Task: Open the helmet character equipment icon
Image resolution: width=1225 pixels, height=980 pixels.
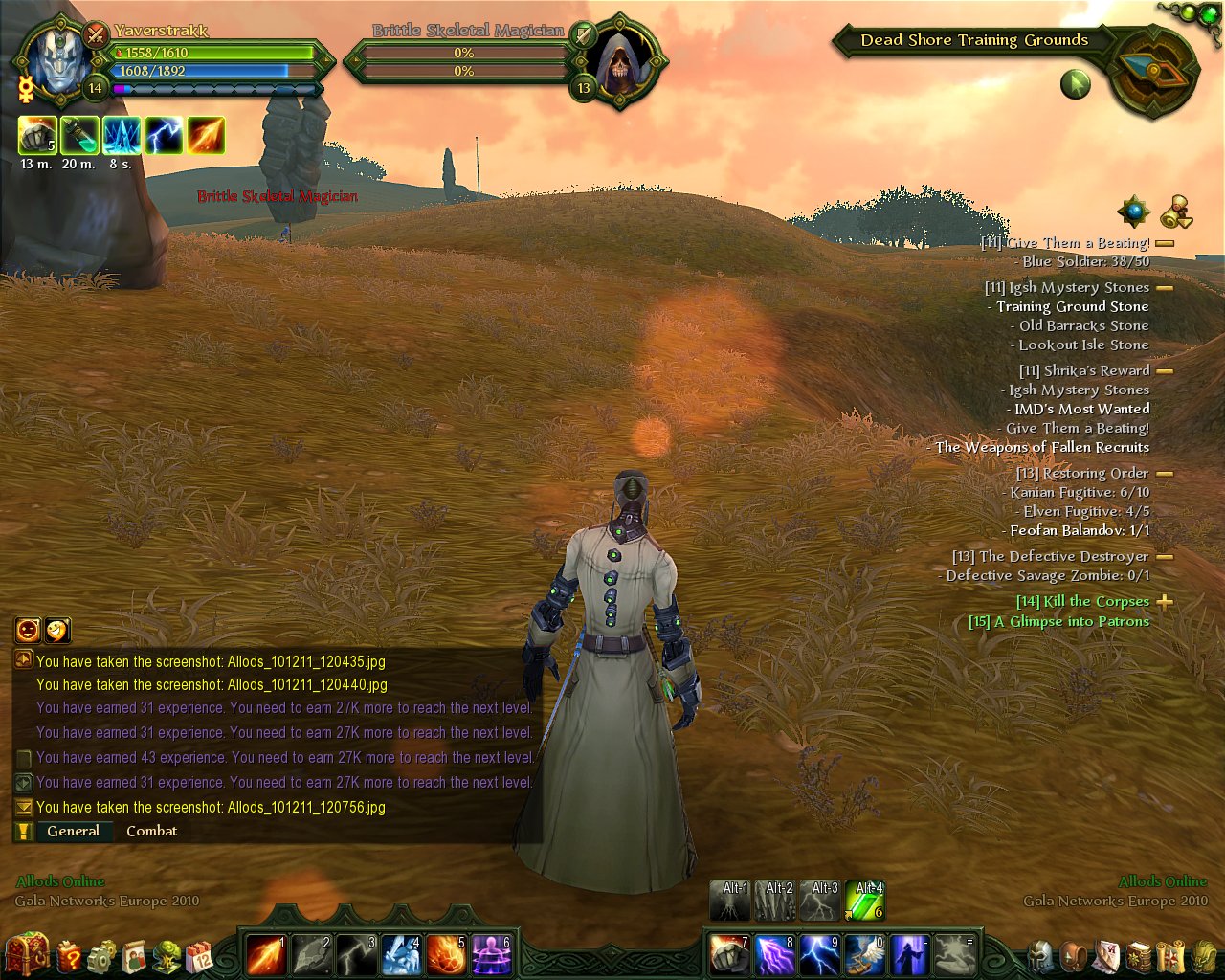Action: [1041, 955]
